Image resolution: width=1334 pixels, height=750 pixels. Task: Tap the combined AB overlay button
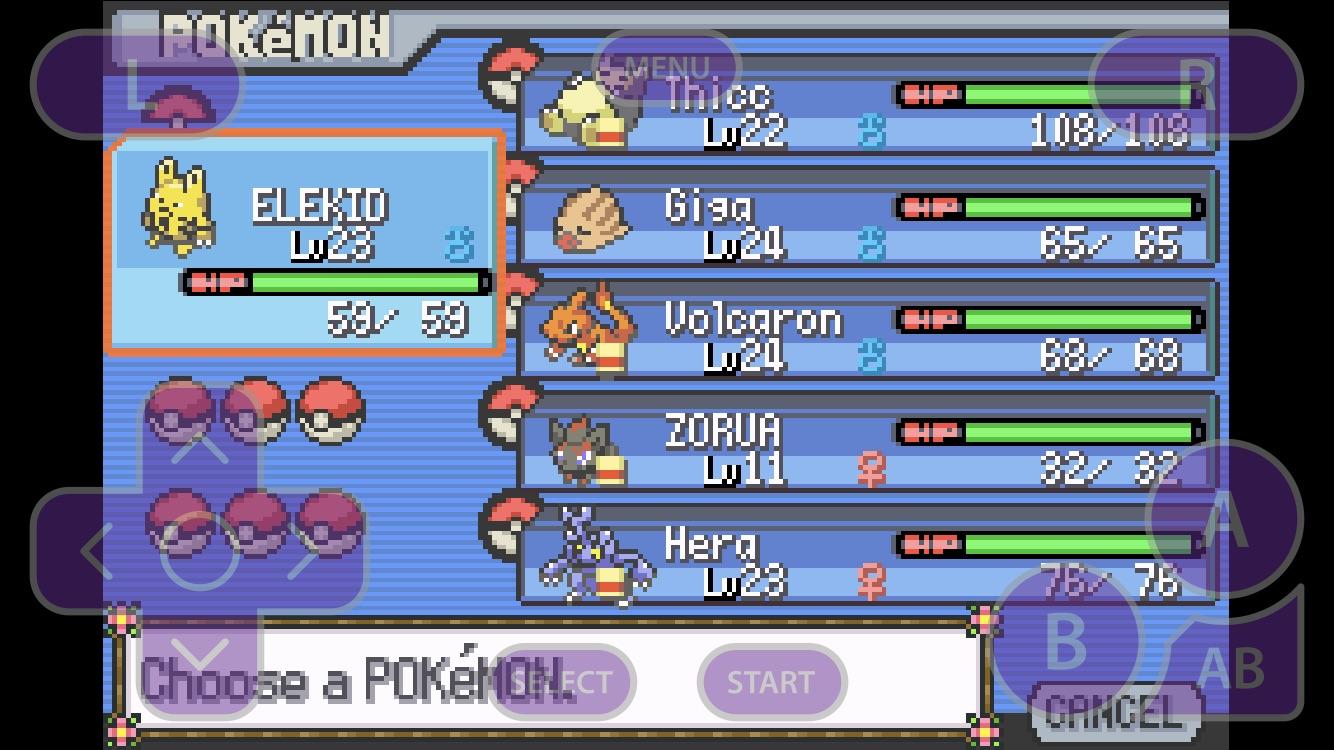pyautogui.click(x=1230, y=668)
